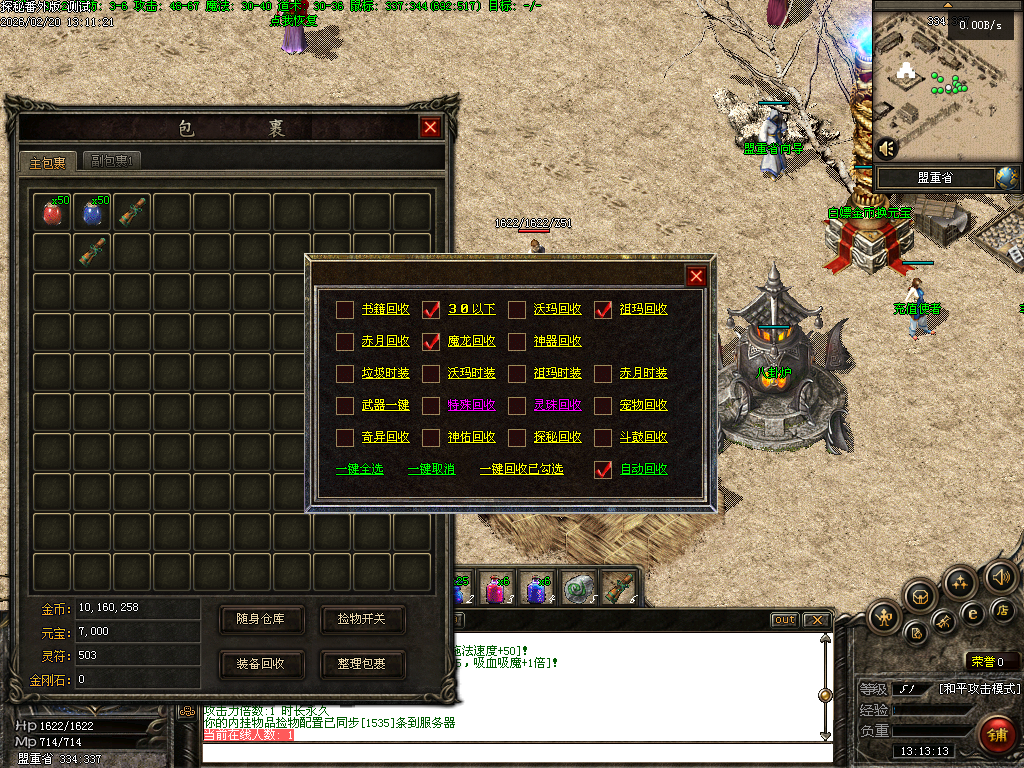Select the blue potion in the bag
The height and width of the screenshot is (768, 1024).
click(x=93, y=212)
